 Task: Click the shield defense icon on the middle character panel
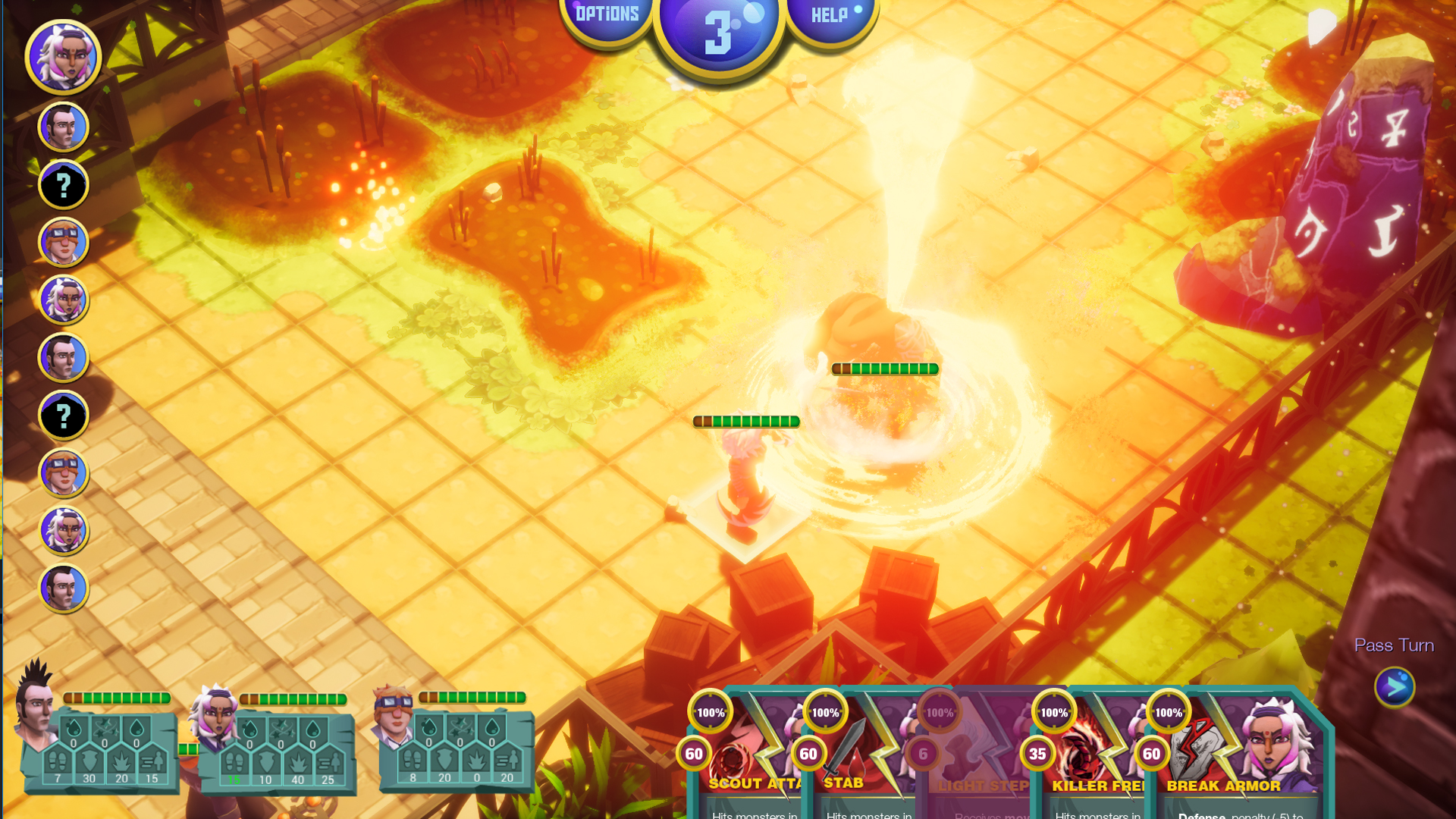click(265, 762)
